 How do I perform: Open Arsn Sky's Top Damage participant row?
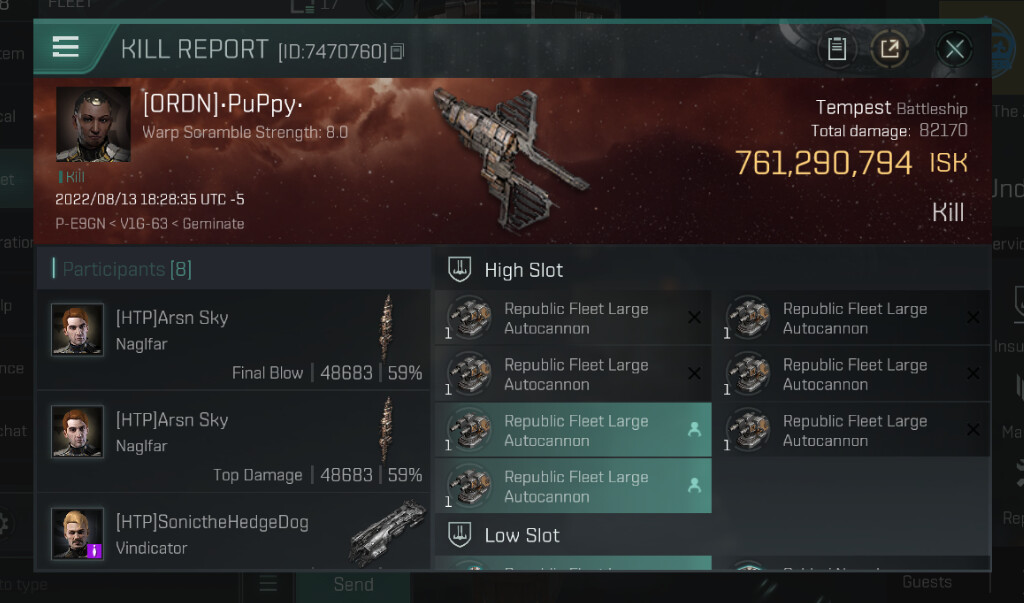[233, 447]
